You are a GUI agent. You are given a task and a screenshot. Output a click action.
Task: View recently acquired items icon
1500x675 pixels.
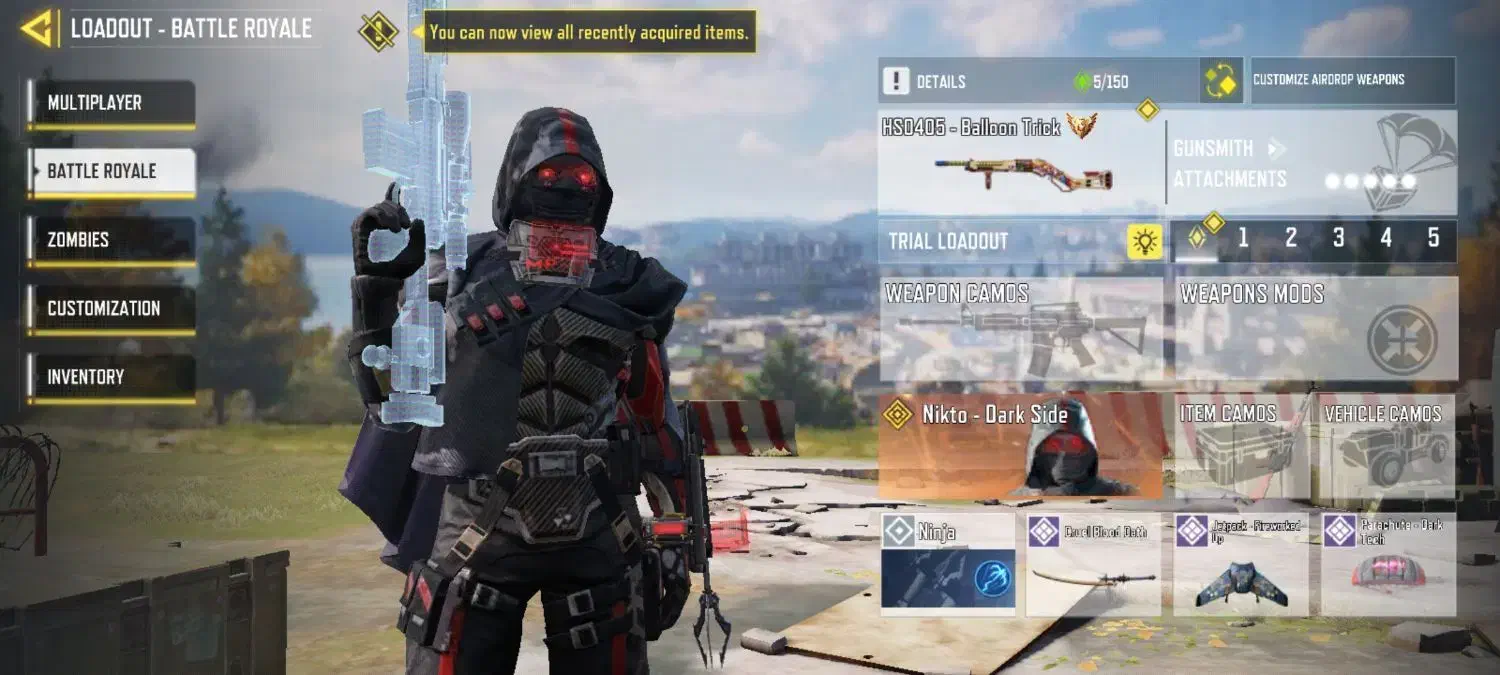(x=378, y=32)
